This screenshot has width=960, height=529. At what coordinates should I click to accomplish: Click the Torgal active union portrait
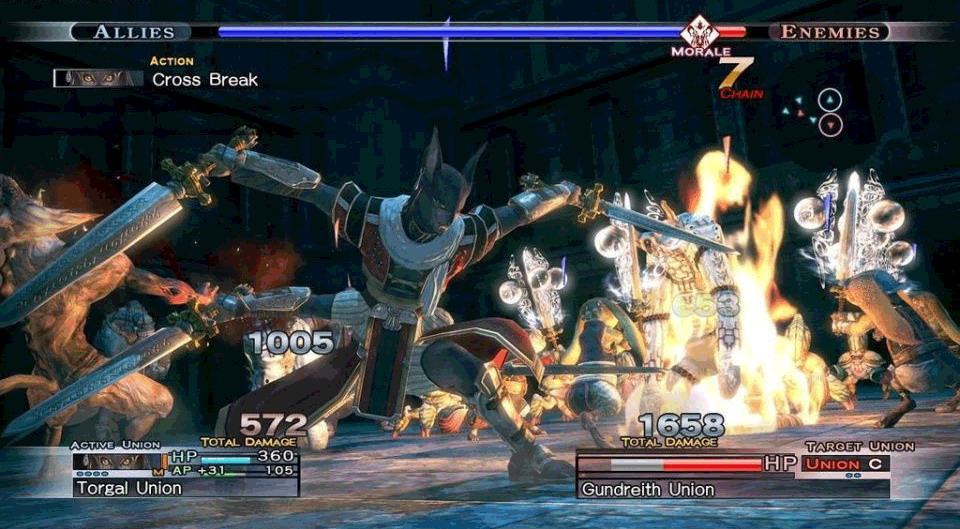pos(119,460)
